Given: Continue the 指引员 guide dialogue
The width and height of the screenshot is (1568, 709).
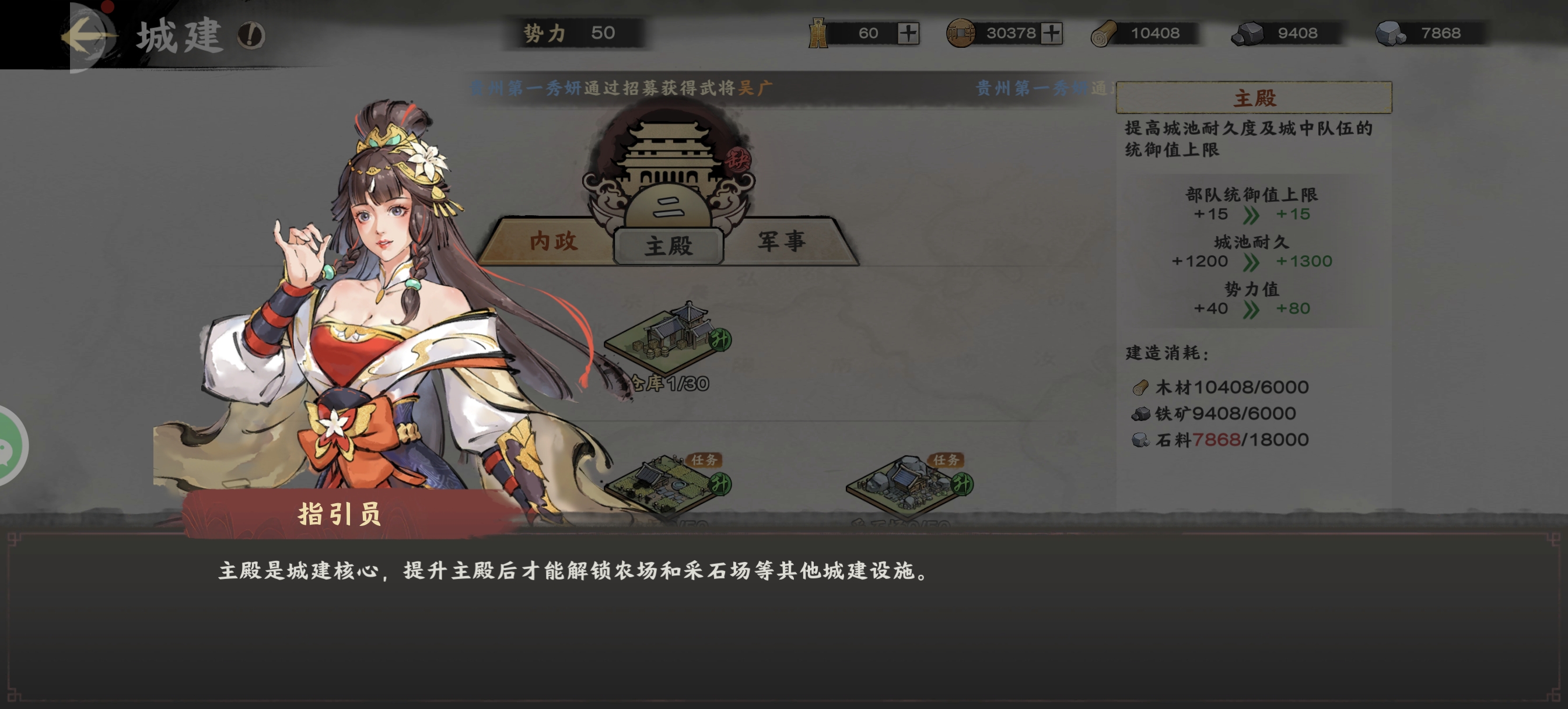Looking at the screenshot, I should 783,615.
